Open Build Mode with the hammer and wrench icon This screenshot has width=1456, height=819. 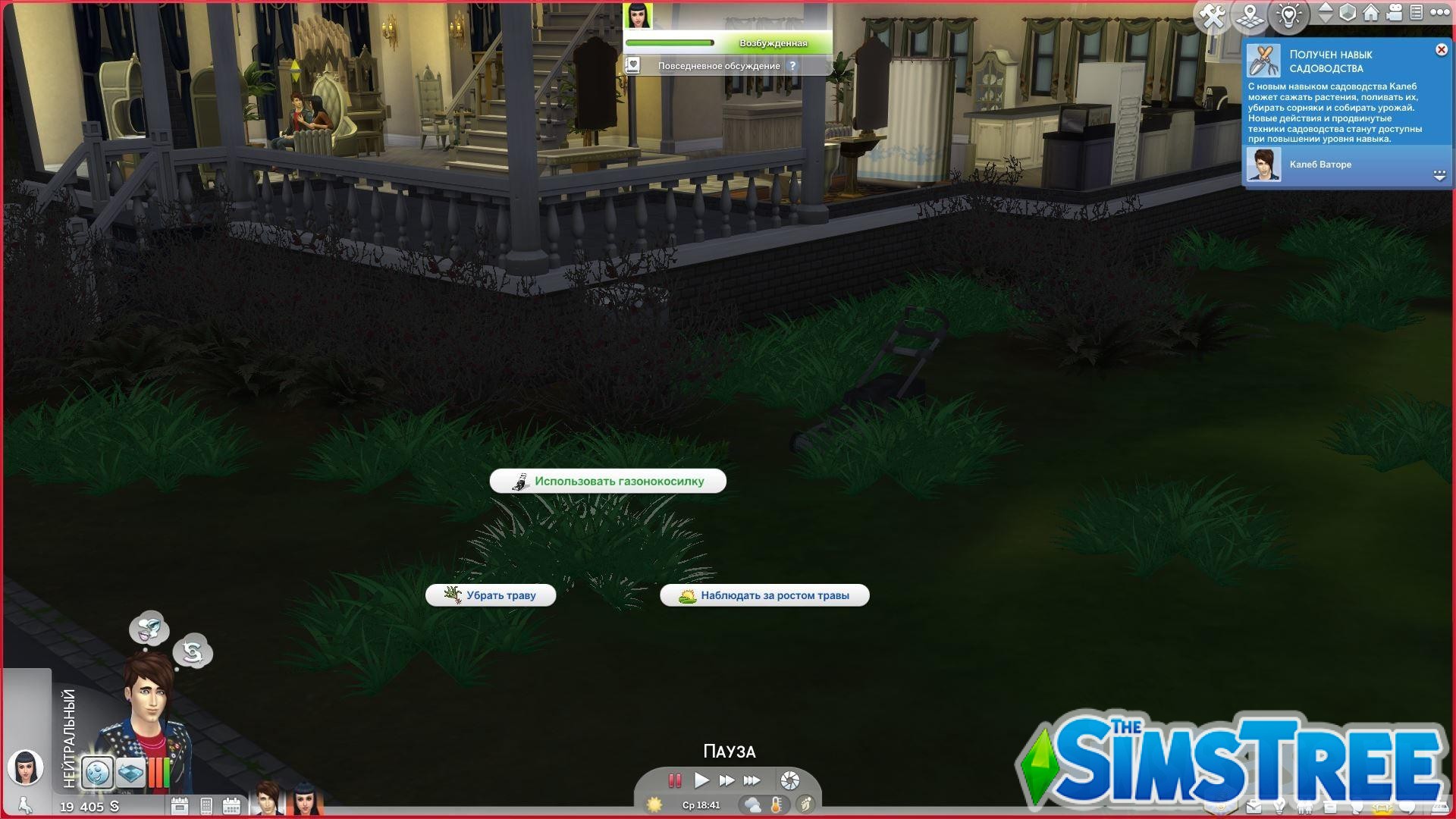[1213, 14]
